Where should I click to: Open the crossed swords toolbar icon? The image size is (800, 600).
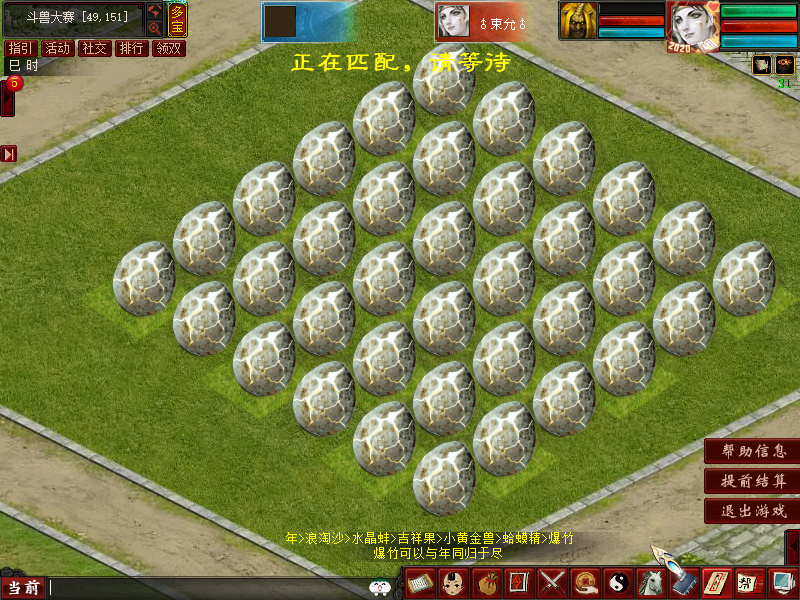tap(552, 582)
